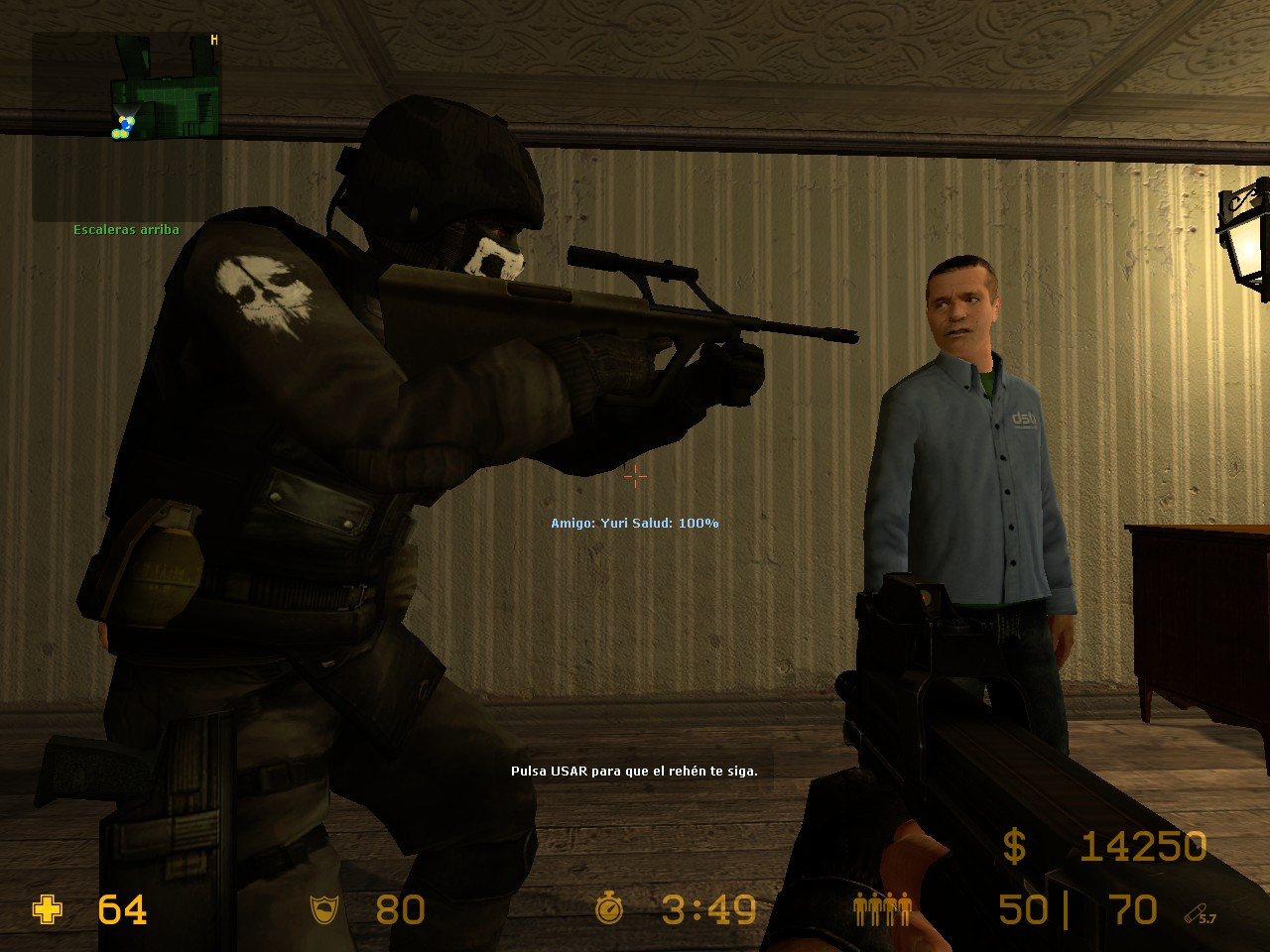
Task: Click the Escaleras arriba location label
Action: coord(125,228)
